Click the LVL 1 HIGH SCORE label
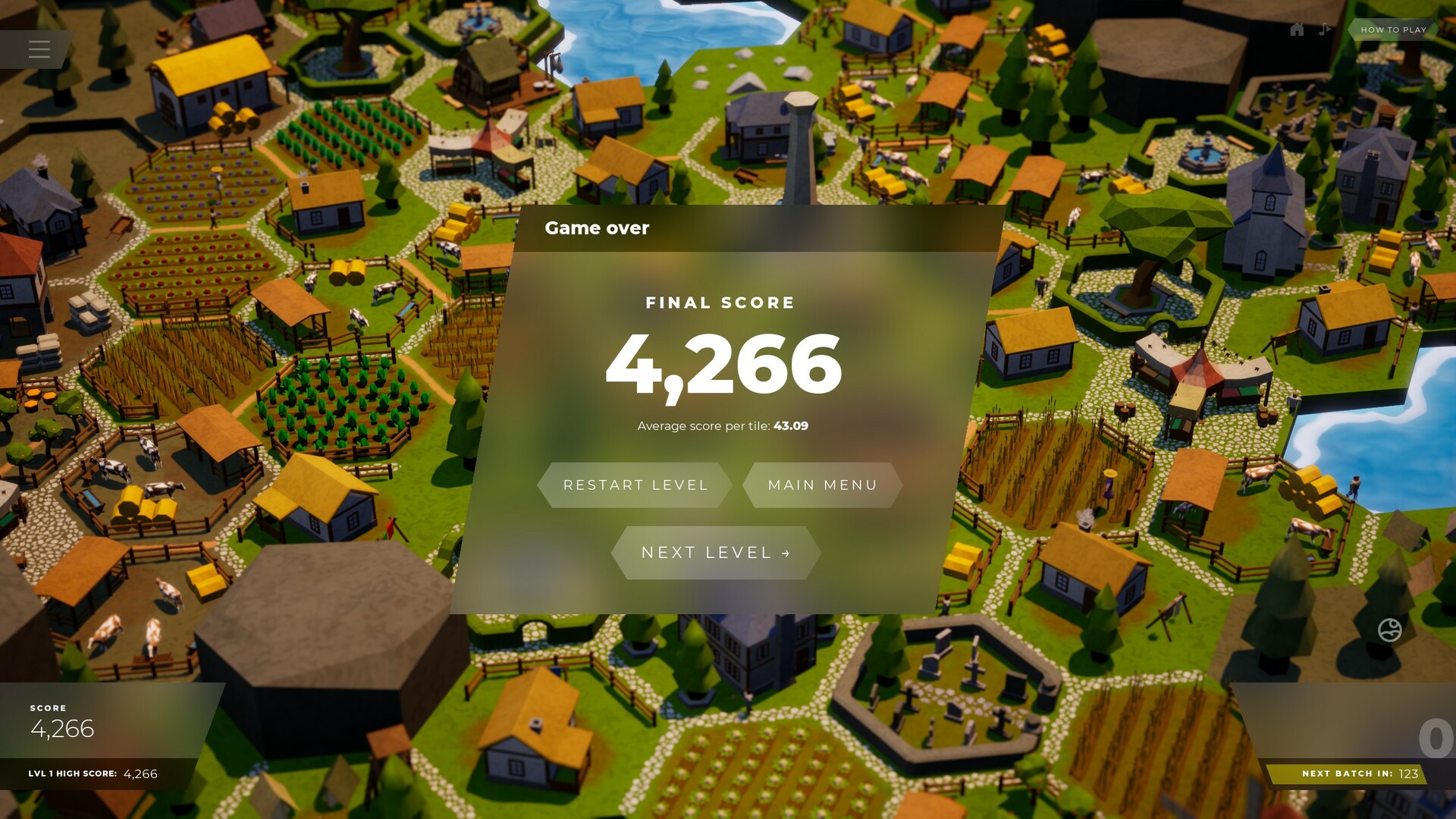Screen dimensions: 1456x819 pos(72,774)
